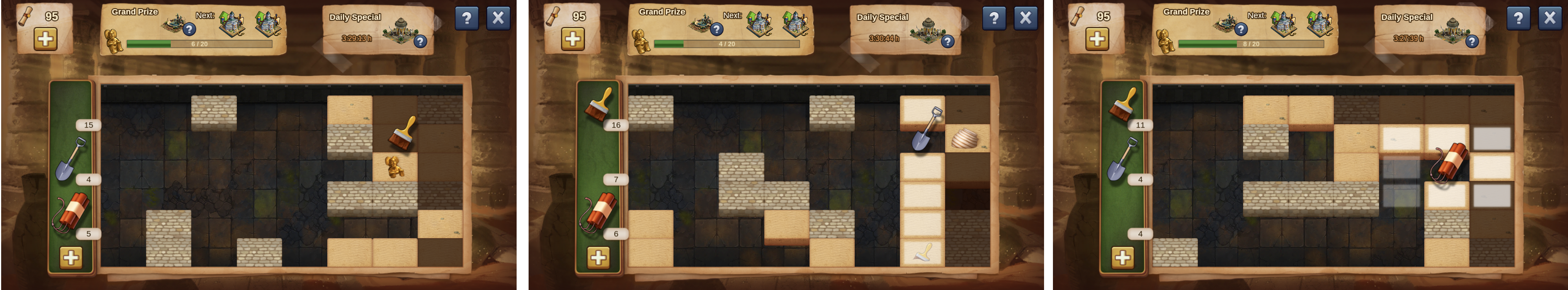The width and height of the screenshot is (1568, 290).
Task: Collect the seashell tile on the board
Action: 967,138
